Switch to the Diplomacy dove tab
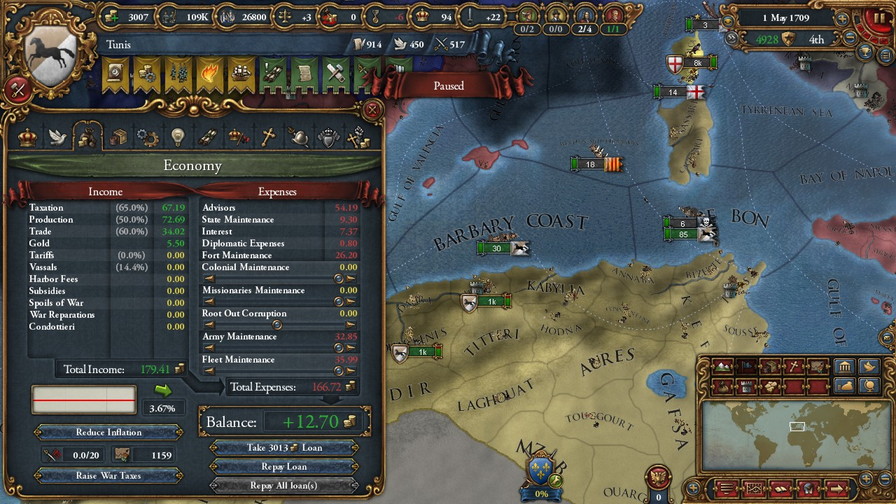The image size is (896, 504). coord(58,137)
